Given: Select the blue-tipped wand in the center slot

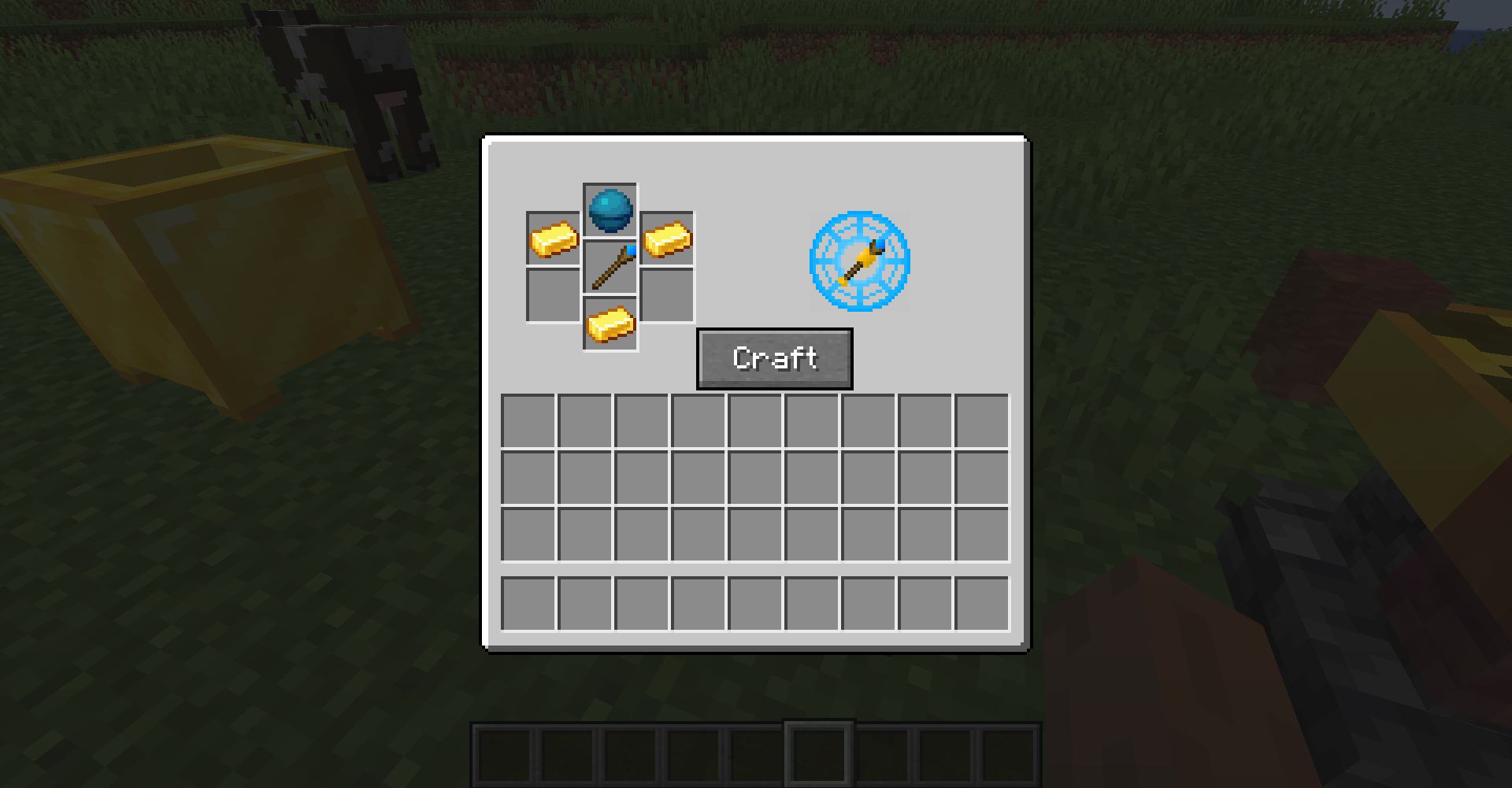Looking at the screenshot, I should [610, 268].
